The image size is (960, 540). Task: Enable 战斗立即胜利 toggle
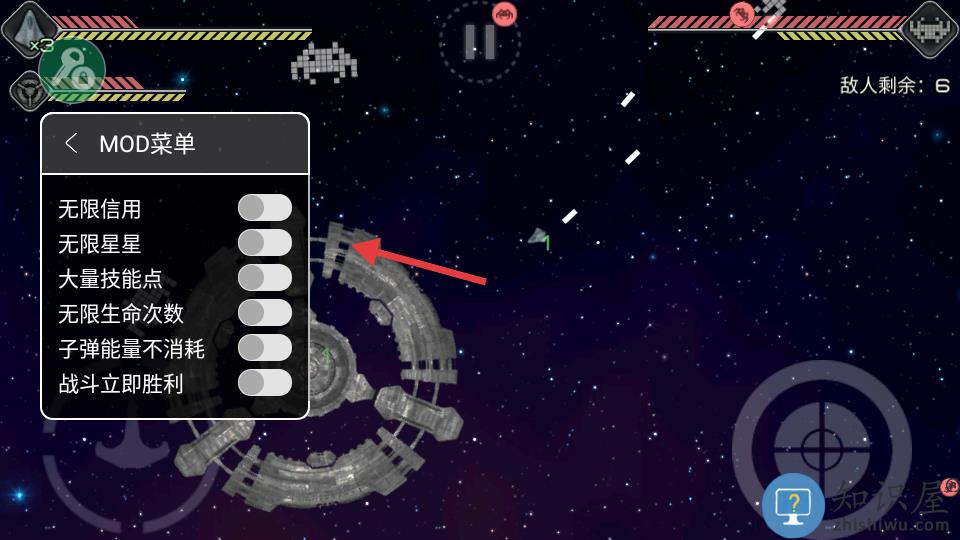pyautogui.click(x=264, y=383)
